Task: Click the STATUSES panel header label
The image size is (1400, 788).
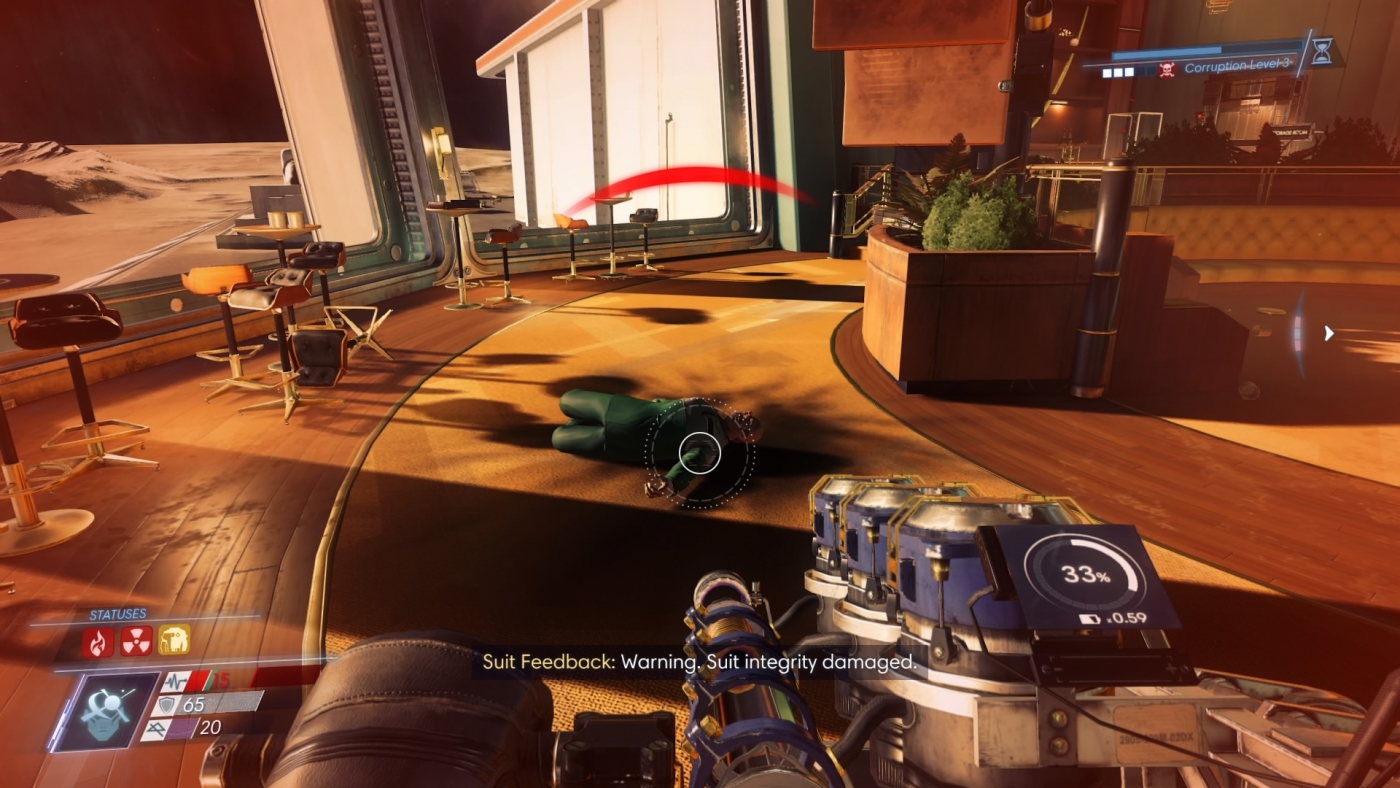Action: (118, 612)
